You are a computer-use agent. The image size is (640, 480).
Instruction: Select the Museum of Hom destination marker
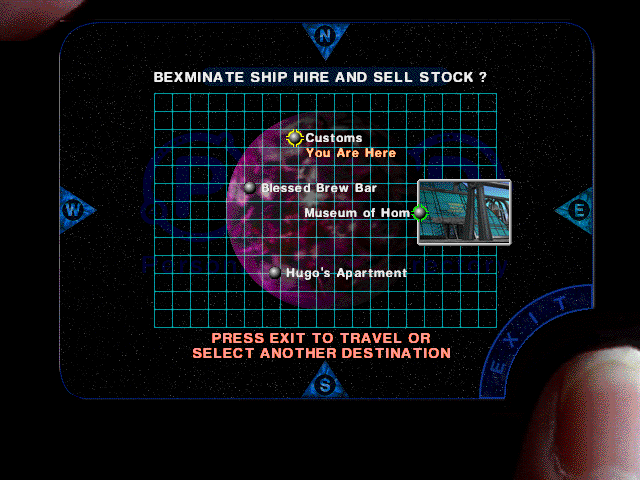420,212
